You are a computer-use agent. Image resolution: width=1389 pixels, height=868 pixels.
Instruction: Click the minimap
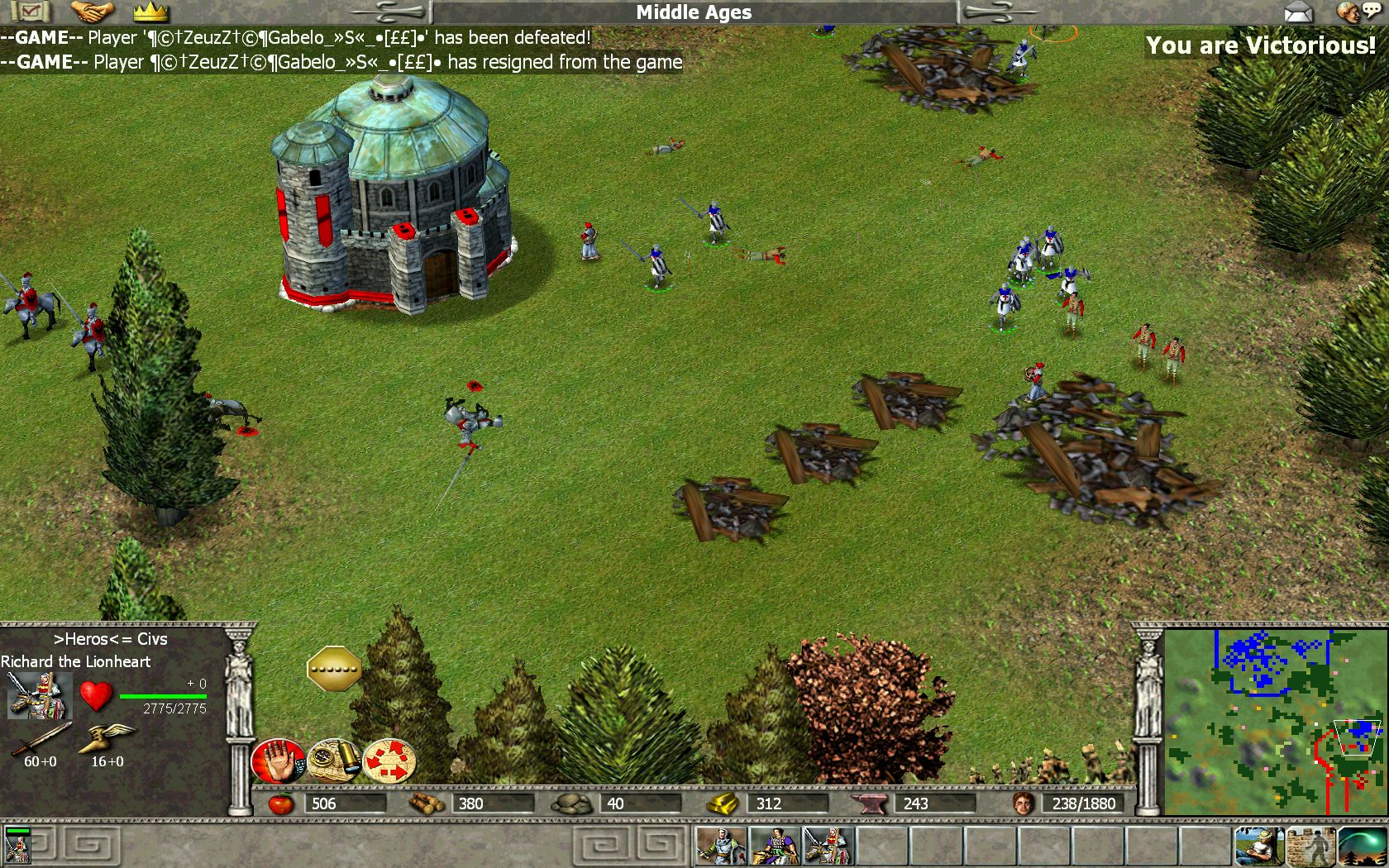1273,721
